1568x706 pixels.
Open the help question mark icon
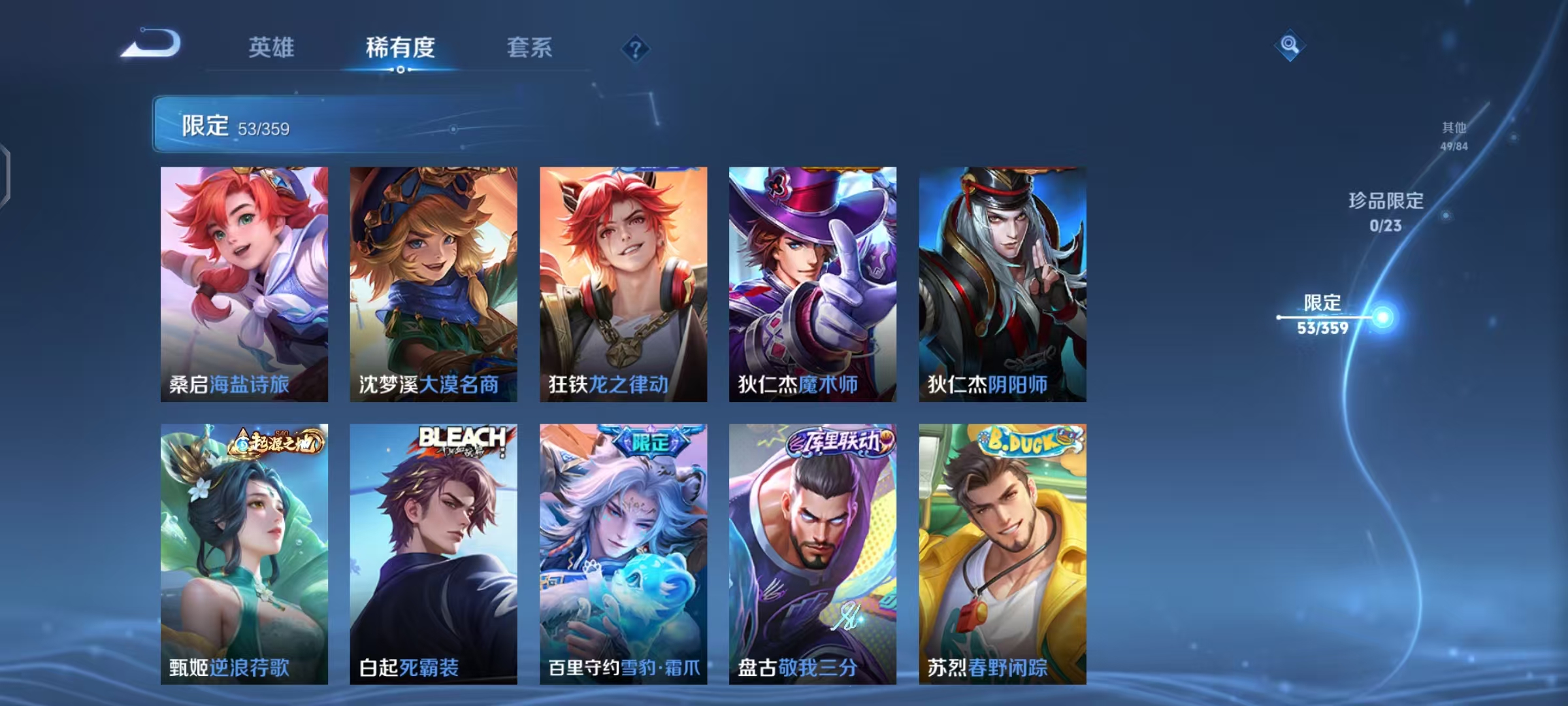point(634,49)
